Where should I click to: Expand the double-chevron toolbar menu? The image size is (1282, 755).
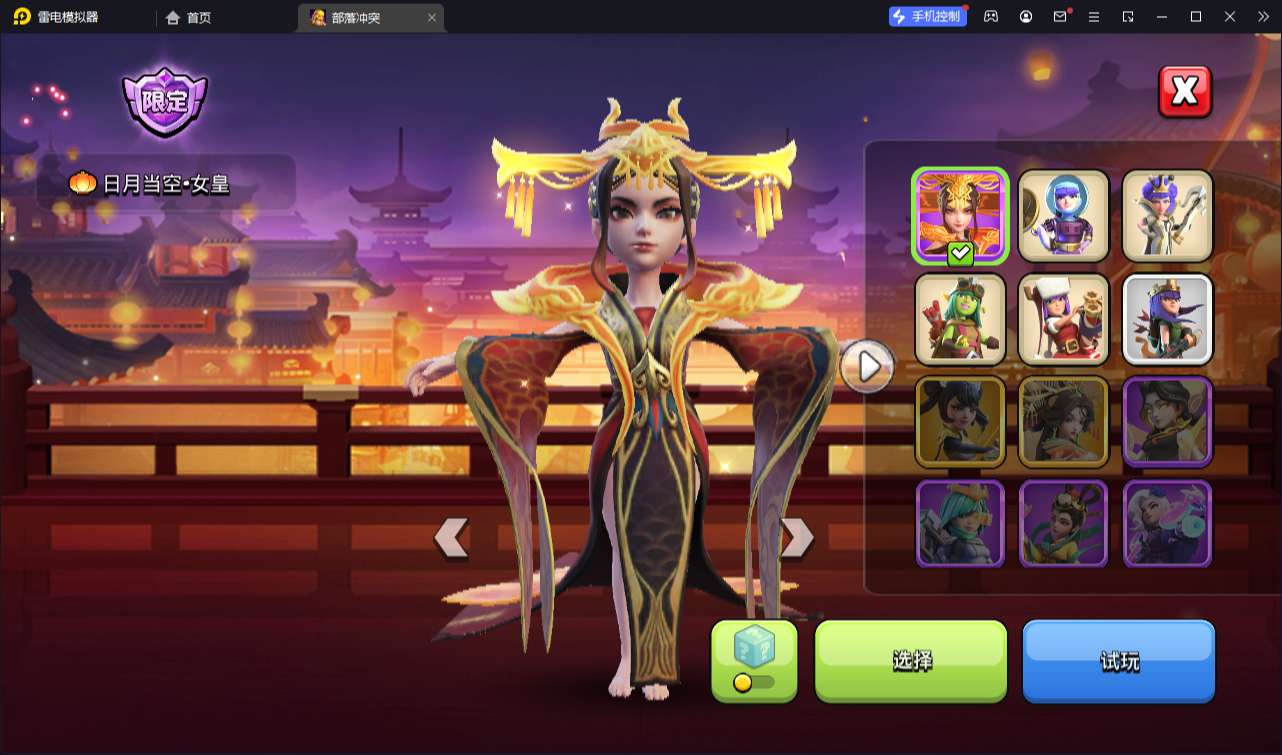1264,16
